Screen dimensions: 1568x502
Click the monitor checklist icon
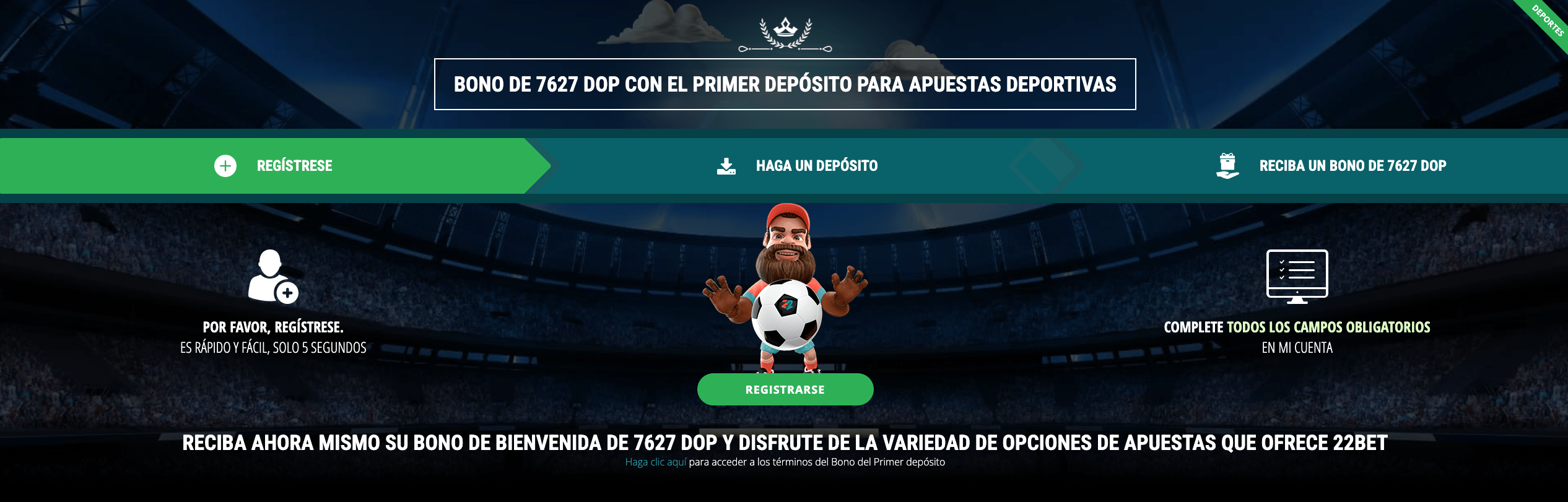(x=1298, y=274)
